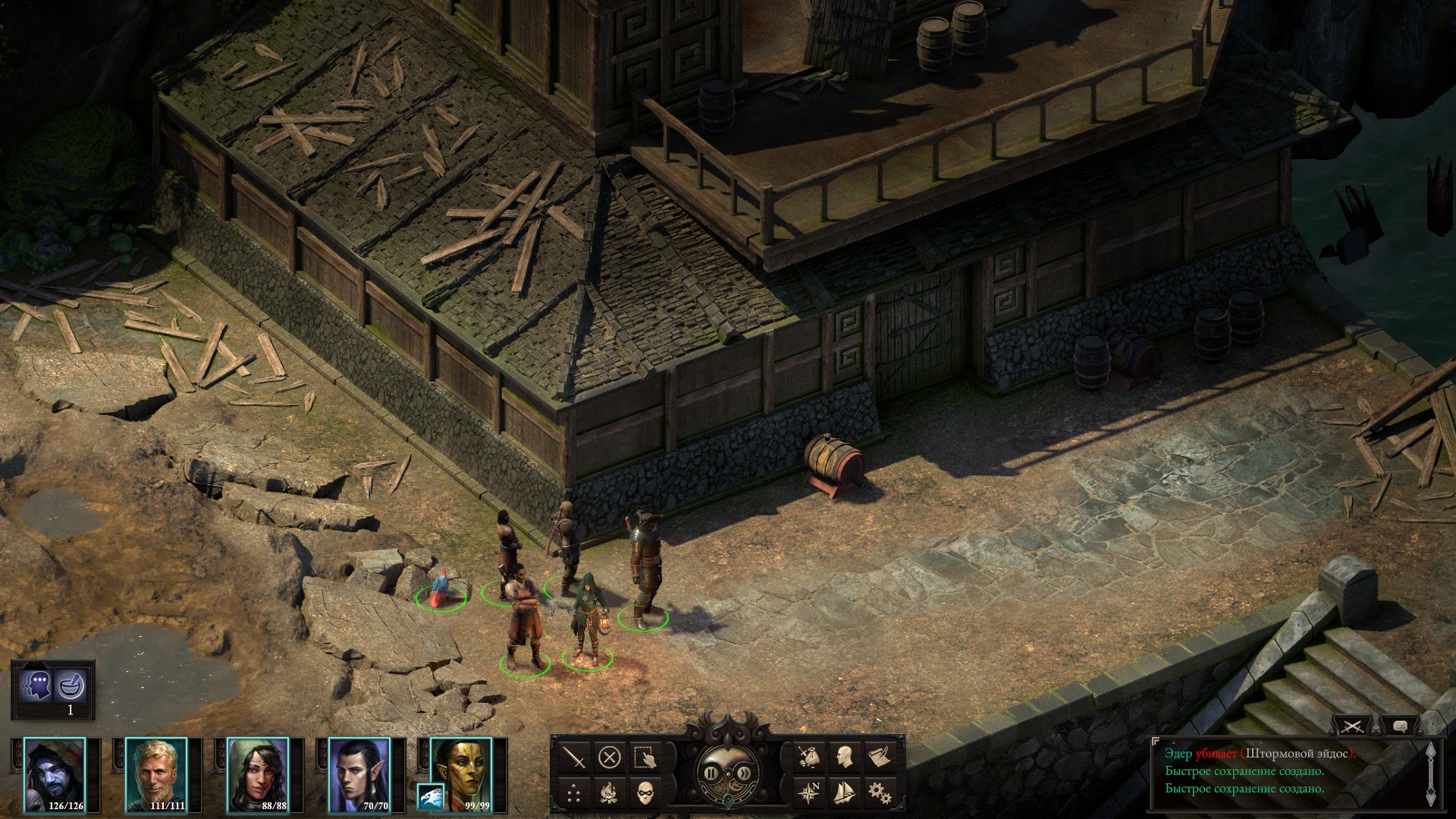Open the character sheet head icon

(844, 757)
